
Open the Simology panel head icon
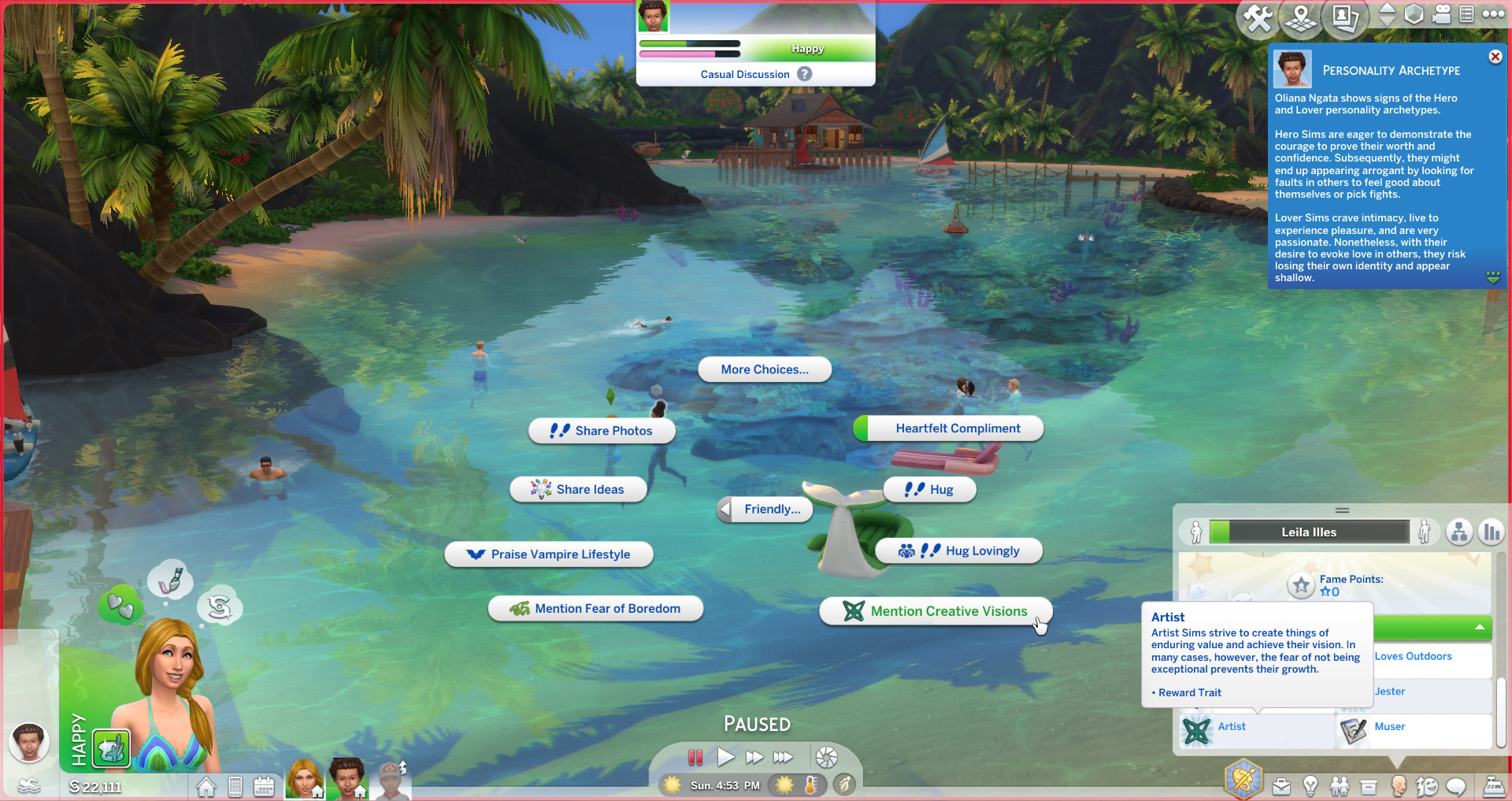[x=1399, y=785]
